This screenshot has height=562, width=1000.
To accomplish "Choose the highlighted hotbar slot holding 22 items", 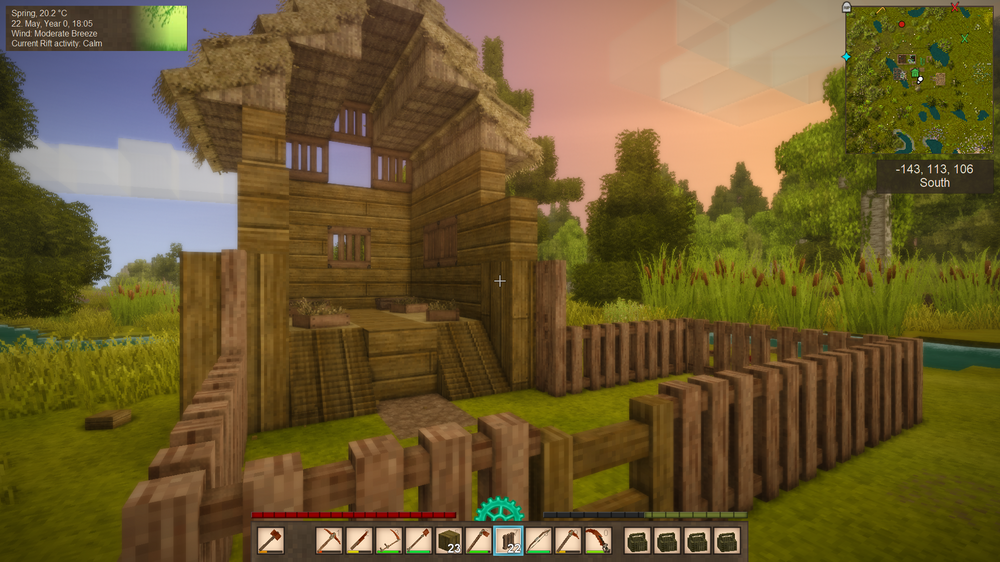I will (509, 541).
